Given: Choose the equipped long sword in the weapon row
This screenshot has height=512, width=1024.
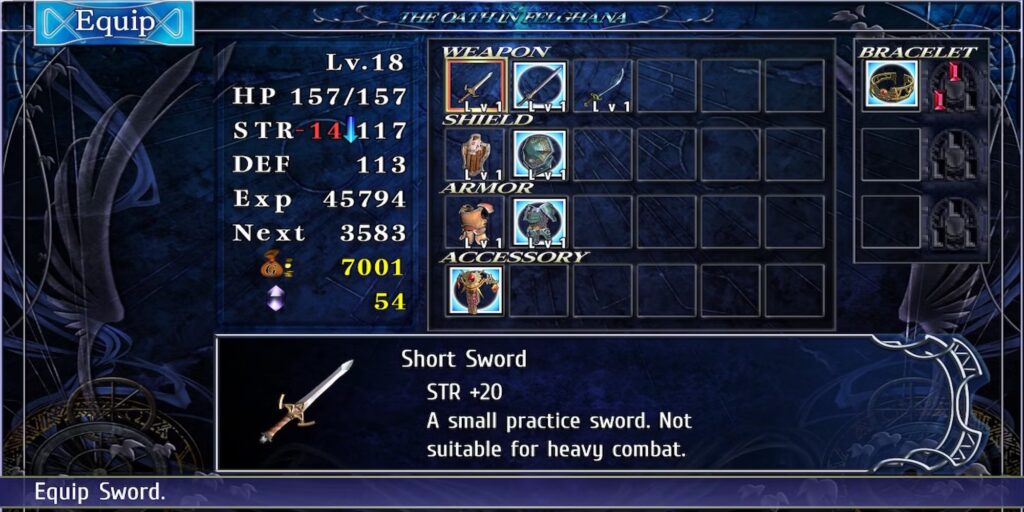Looking at the screenshot, I should pos(540,86).
